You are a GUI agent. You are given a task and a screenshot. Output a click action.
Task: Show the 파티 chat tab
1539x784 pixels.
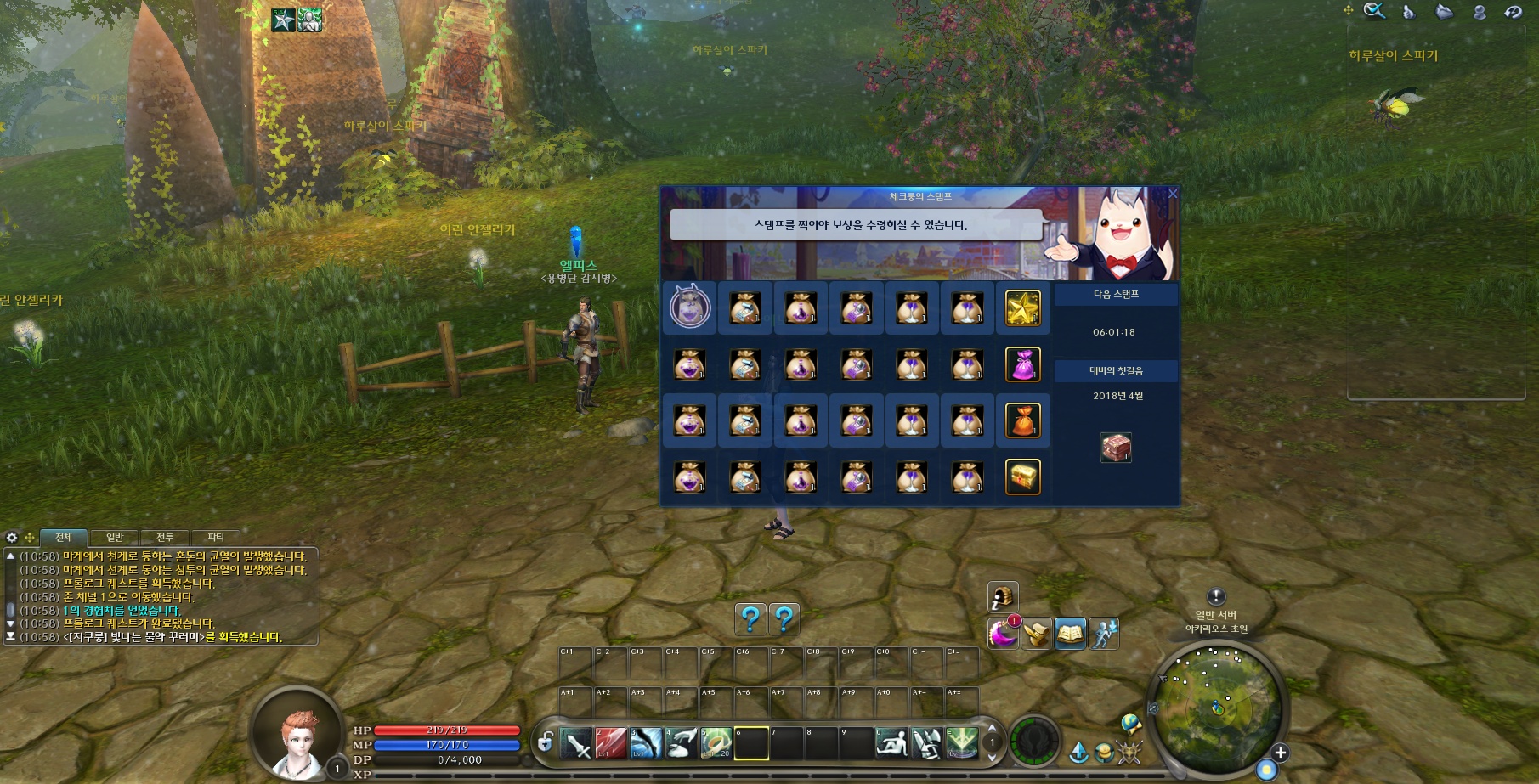(x=216, y=537)
